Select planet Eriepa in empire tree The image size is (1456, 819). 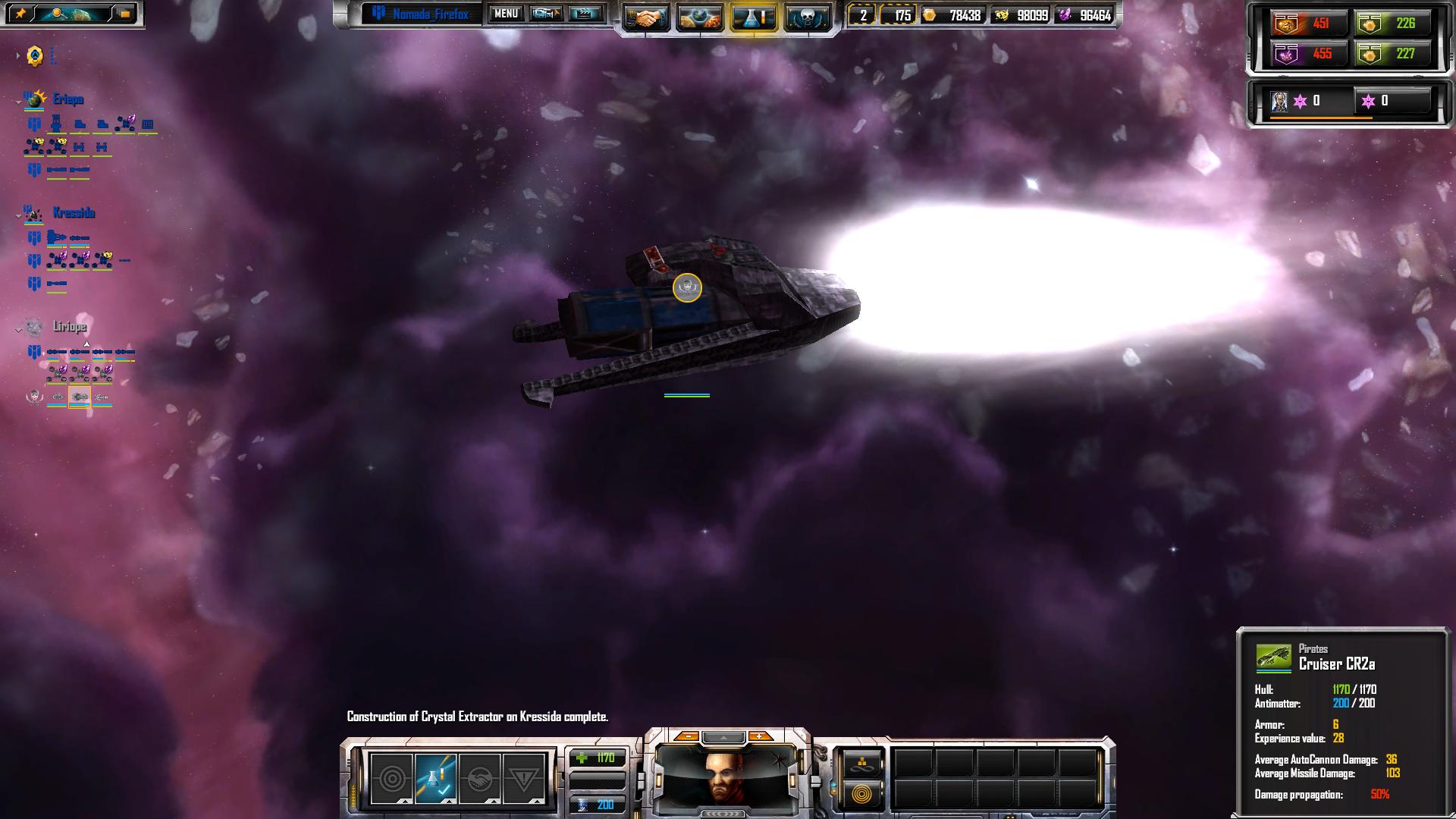68,99
